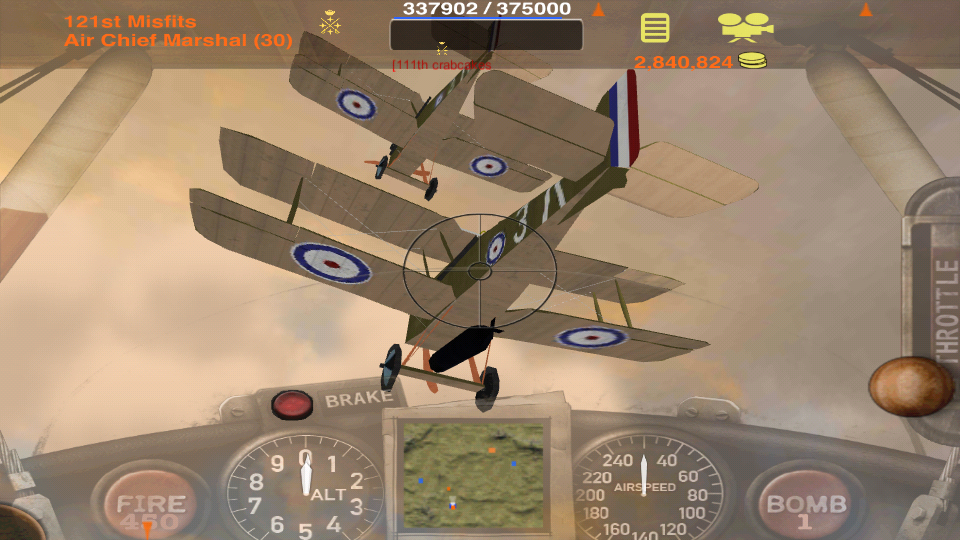Open the terrain minimap

(x=473, y=475)
